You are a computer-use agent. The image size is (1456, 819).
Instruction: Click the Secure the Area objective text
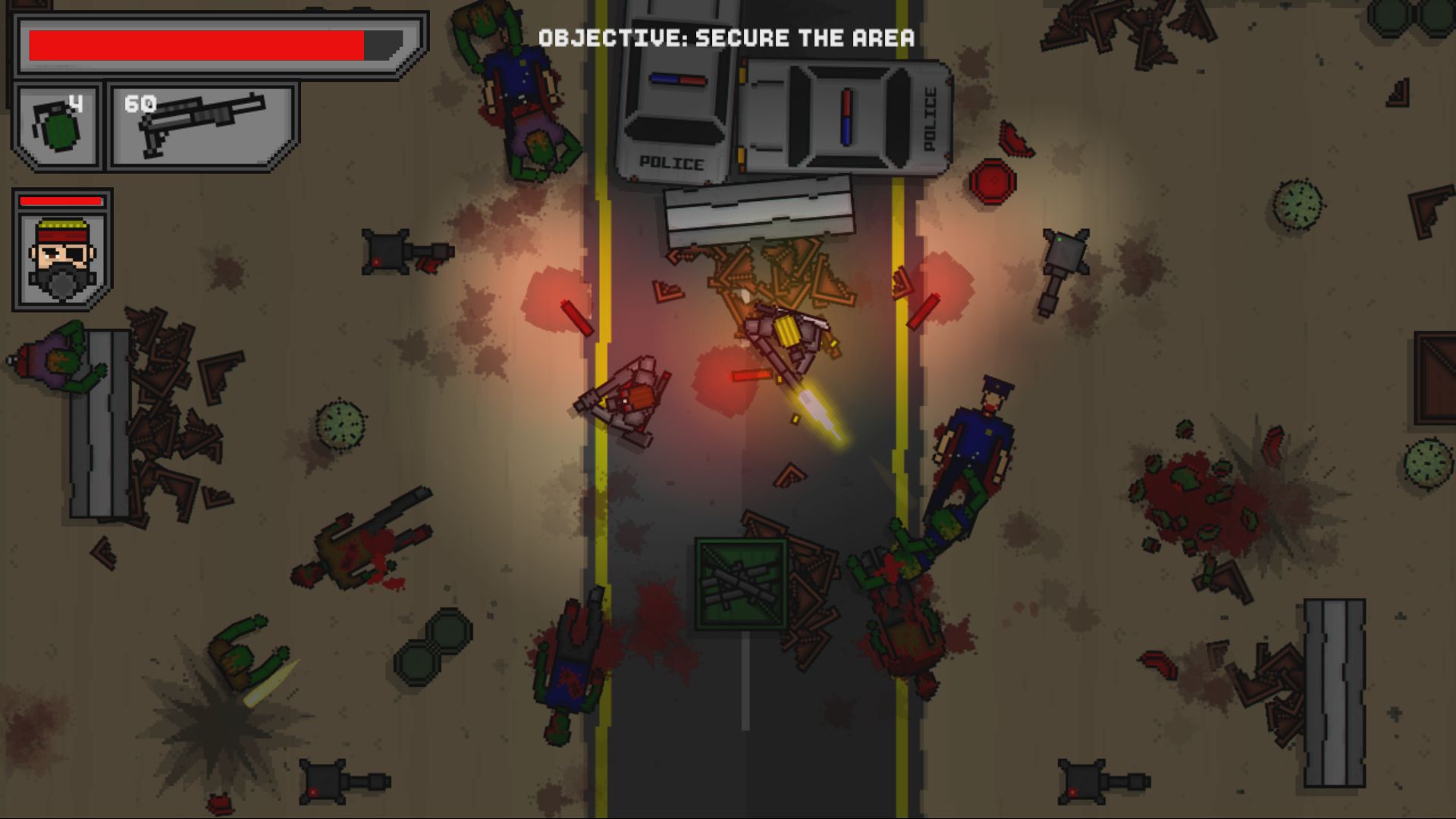pos(726,38)
